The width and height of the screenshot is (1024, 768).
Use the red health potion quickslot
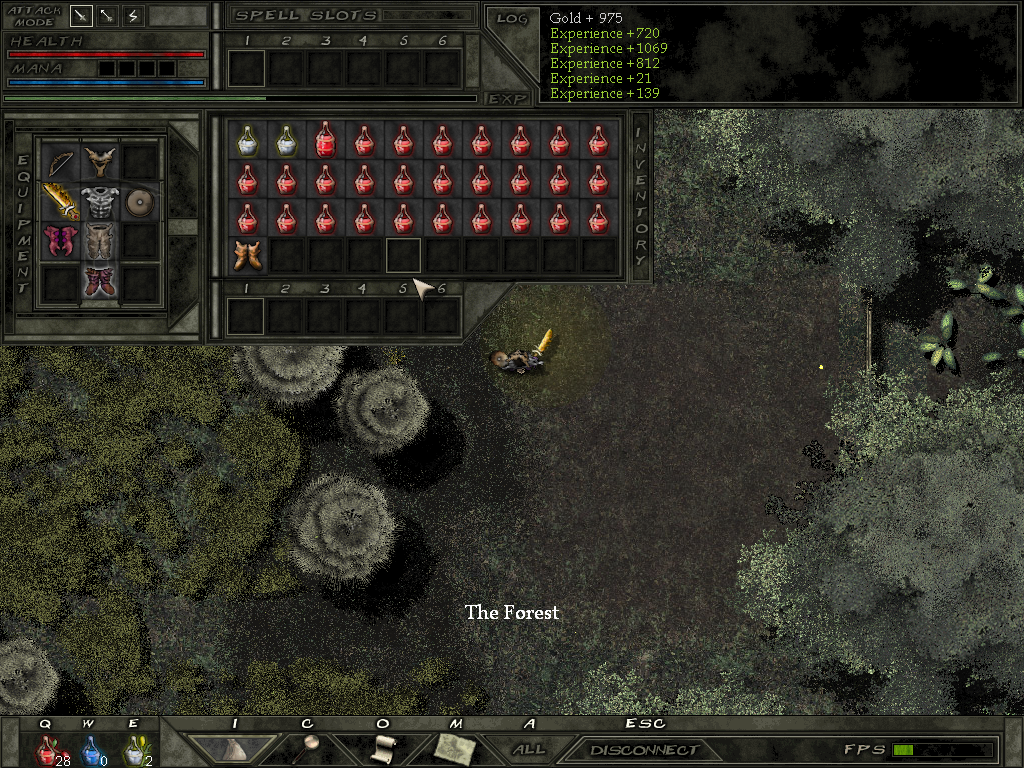[x=46, y=748]
